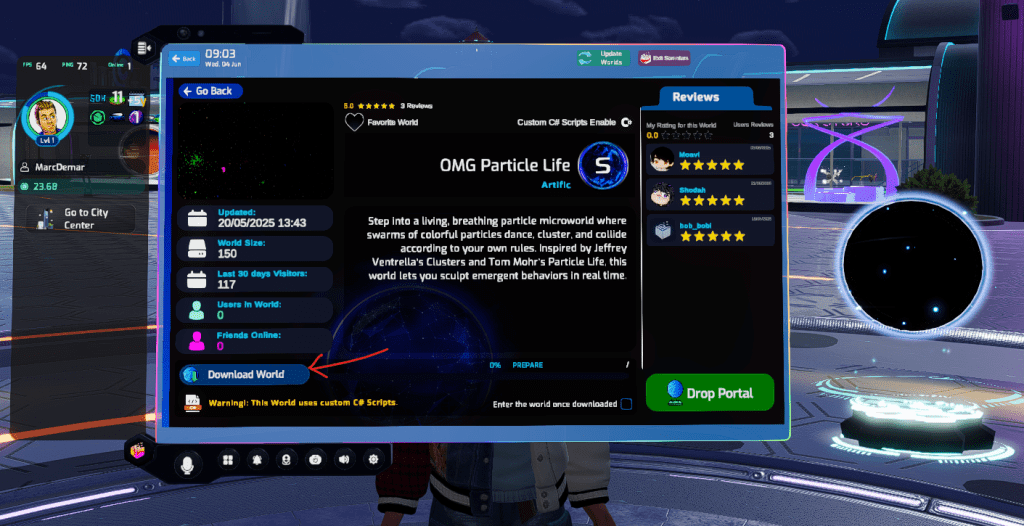Open the four-squares apps grid menu
Viewport: 1024px width, 526px height.
point(228,460)
